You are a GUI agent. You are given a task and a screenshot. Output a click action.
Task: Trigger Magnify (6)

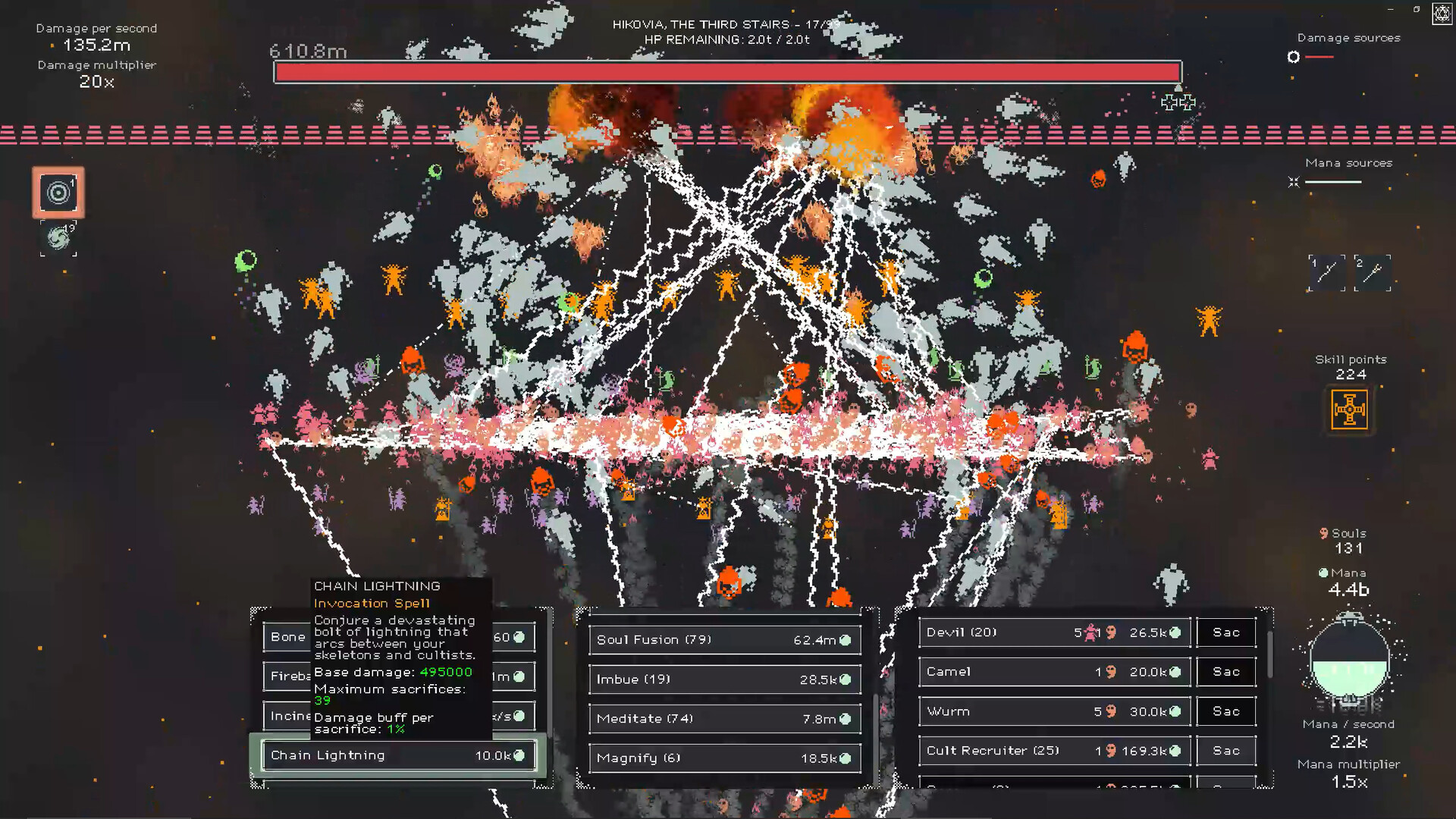click(724, 758)
